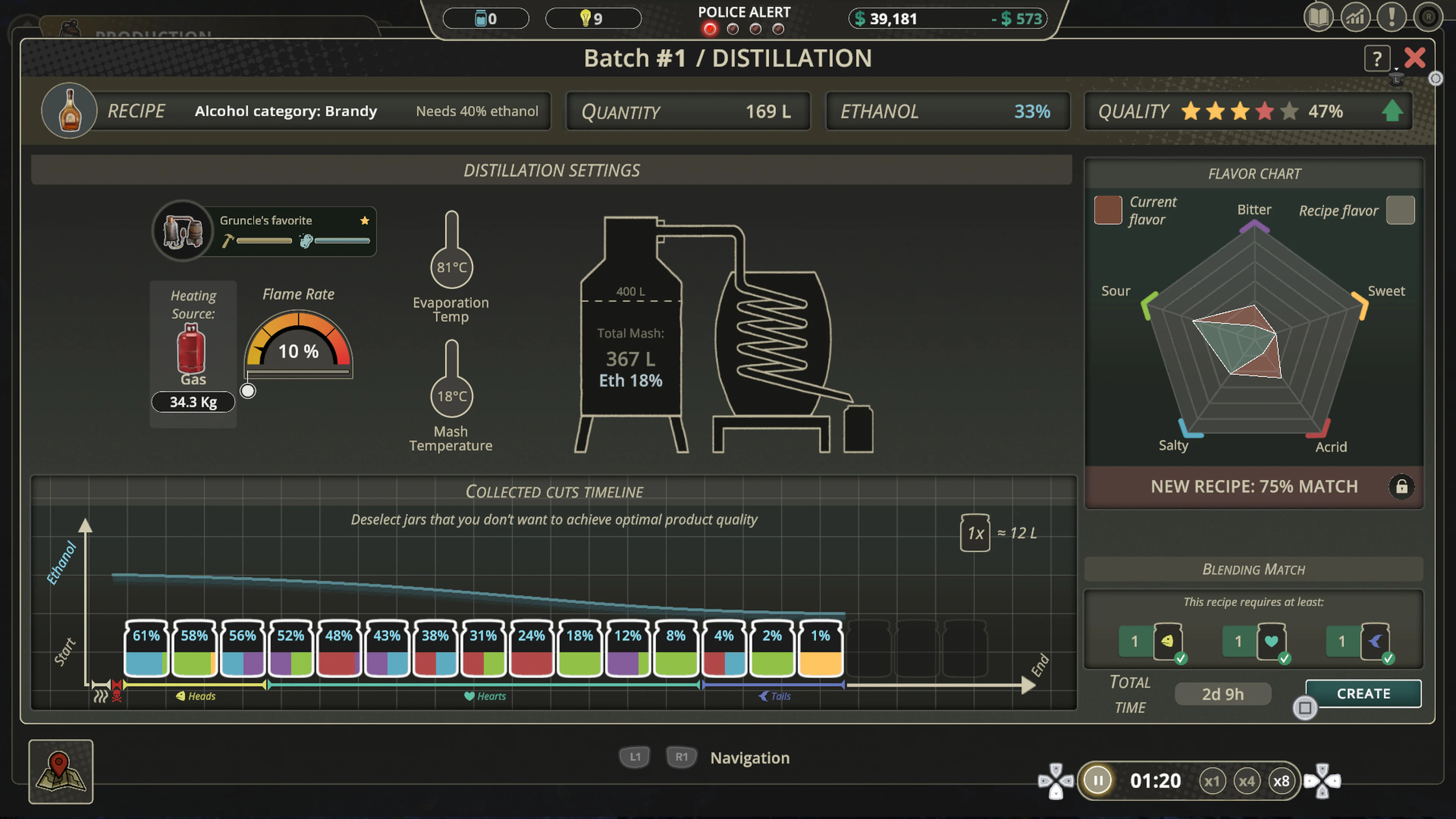Click the lightbulb ideas counter icon
1456x819 pixels.
(x=585, y=18)
